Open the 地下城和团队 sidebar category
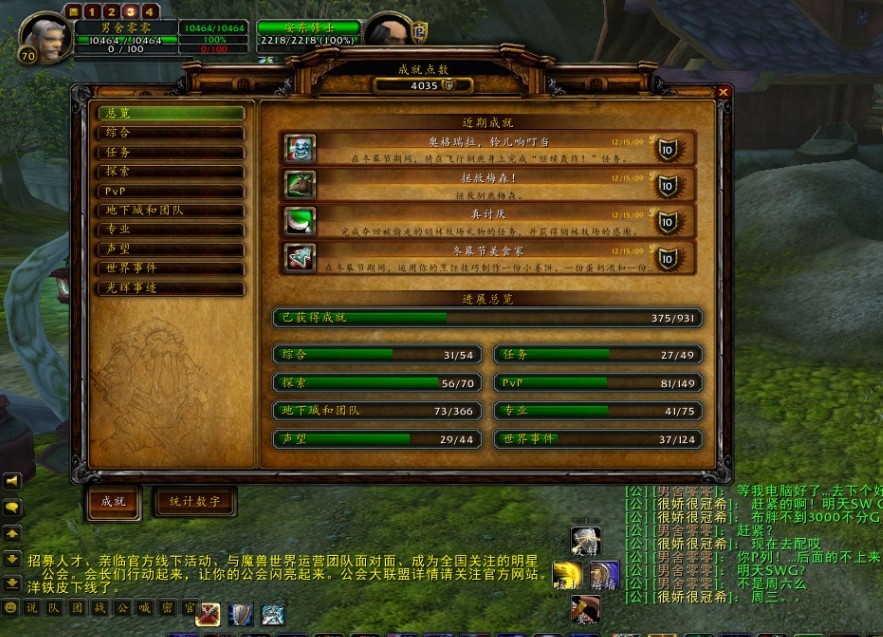Screen dimensions: 883x637 coord(169,210)
